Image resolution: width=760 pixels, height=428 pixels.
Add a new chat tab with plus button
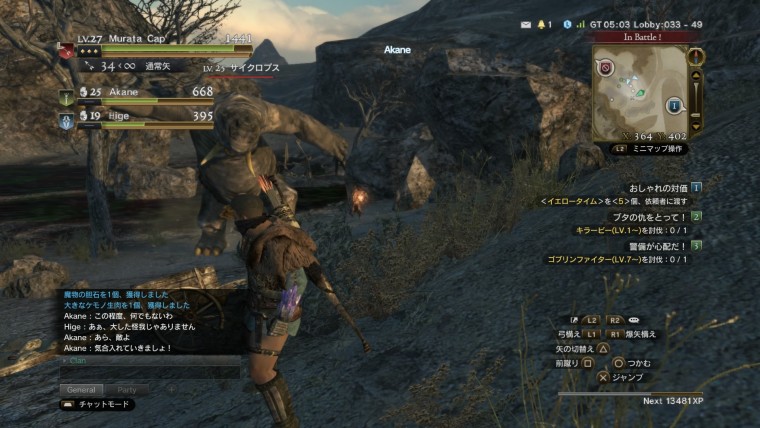tap(170, 389)
